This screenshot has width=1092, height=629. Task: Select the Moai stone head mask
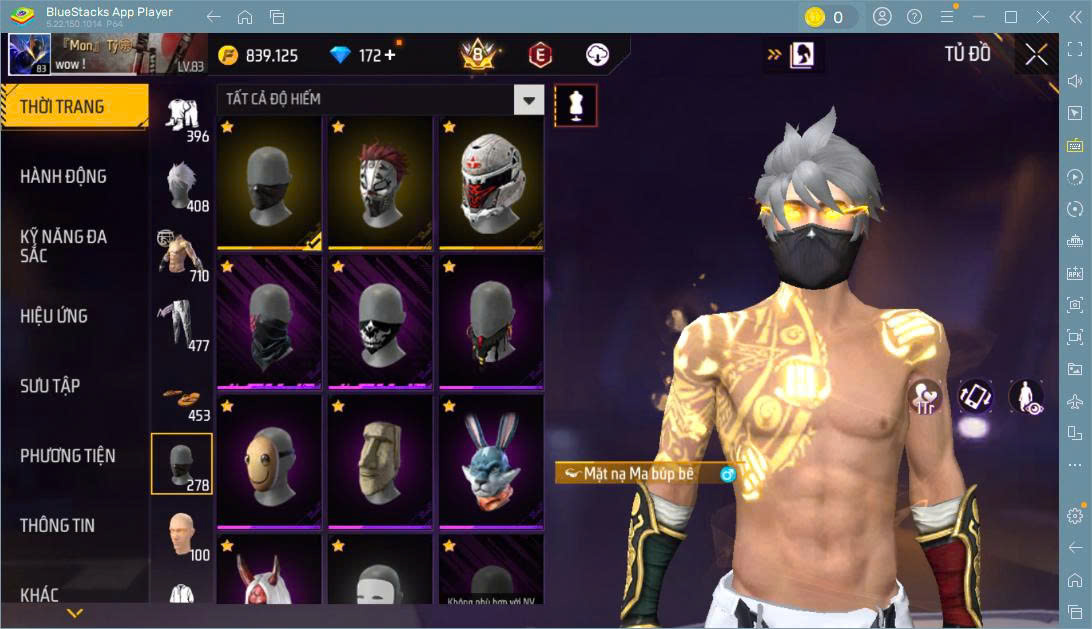[380, 460]
